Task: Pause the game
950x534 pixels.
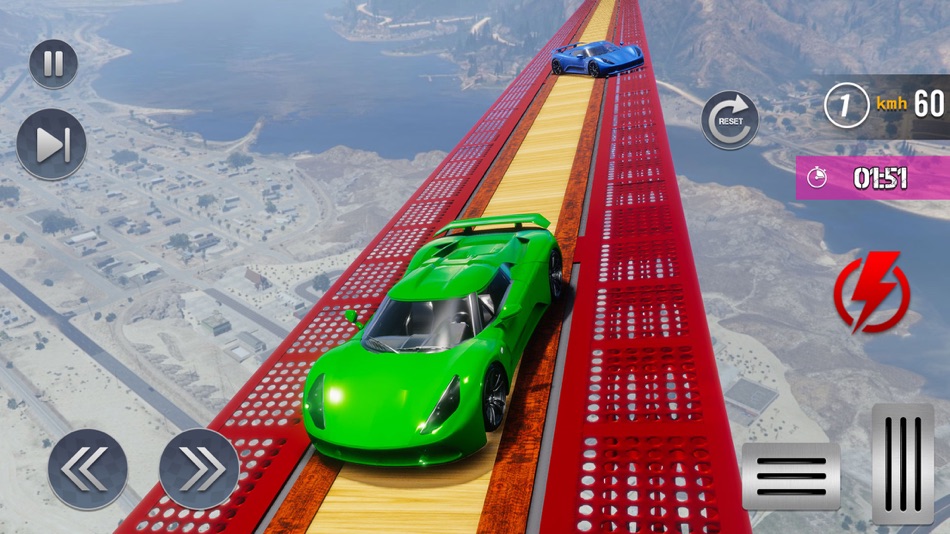Action: (53, 64)
